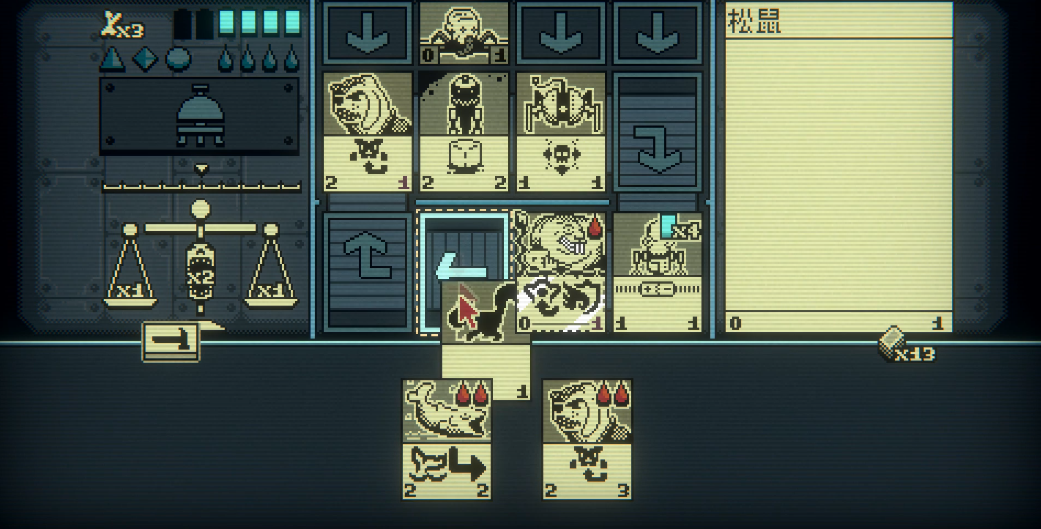Inspect the queued 0/1 card in top row
Screen dimensions: 1041x529
tap(463, 33)
